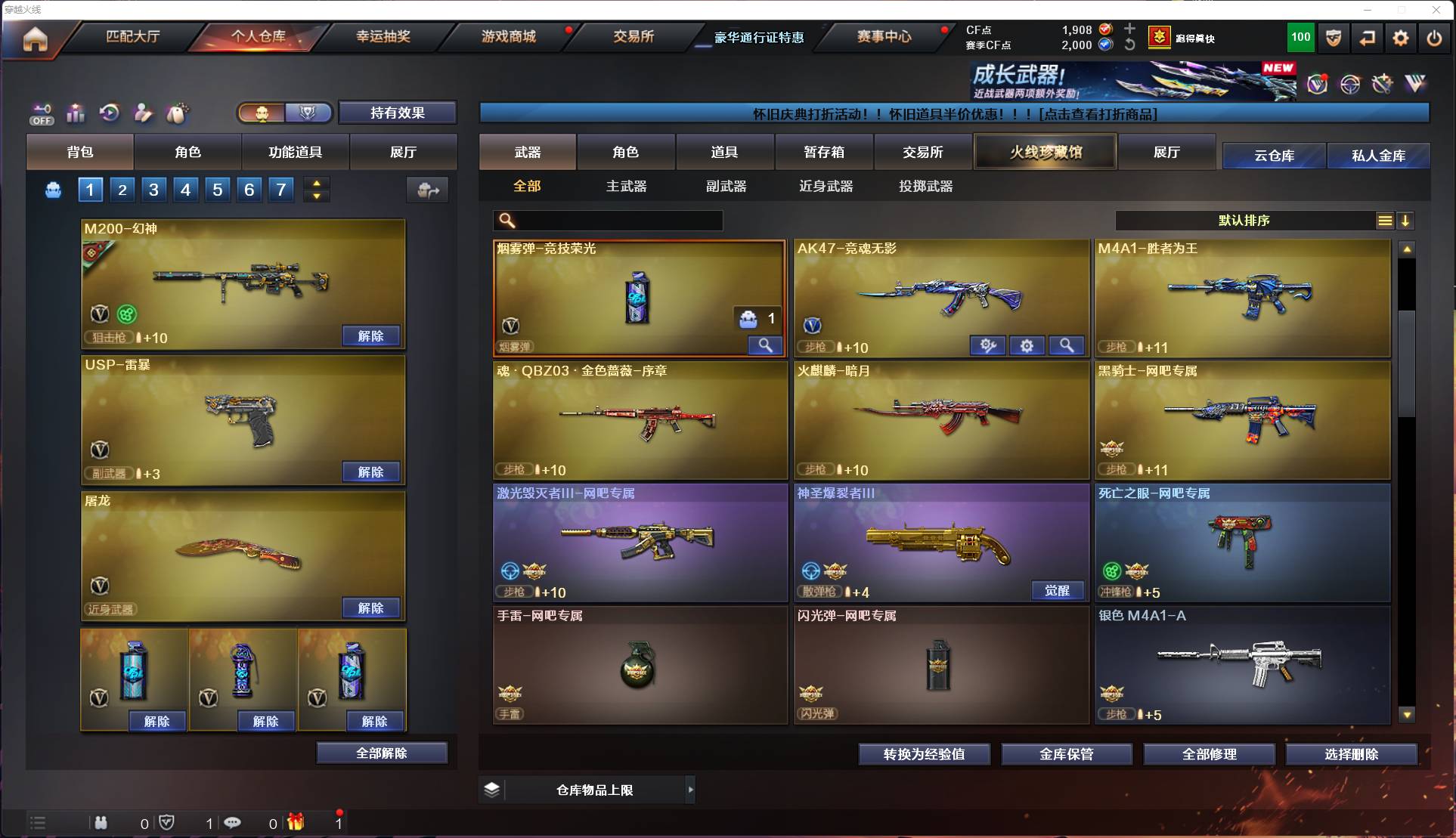This screenshot has width=1456, height=838.
Task: Click the gear-wrench modify icon on AK47-竞魂无影
Action: pyautogui.click(x=987, y=345)
